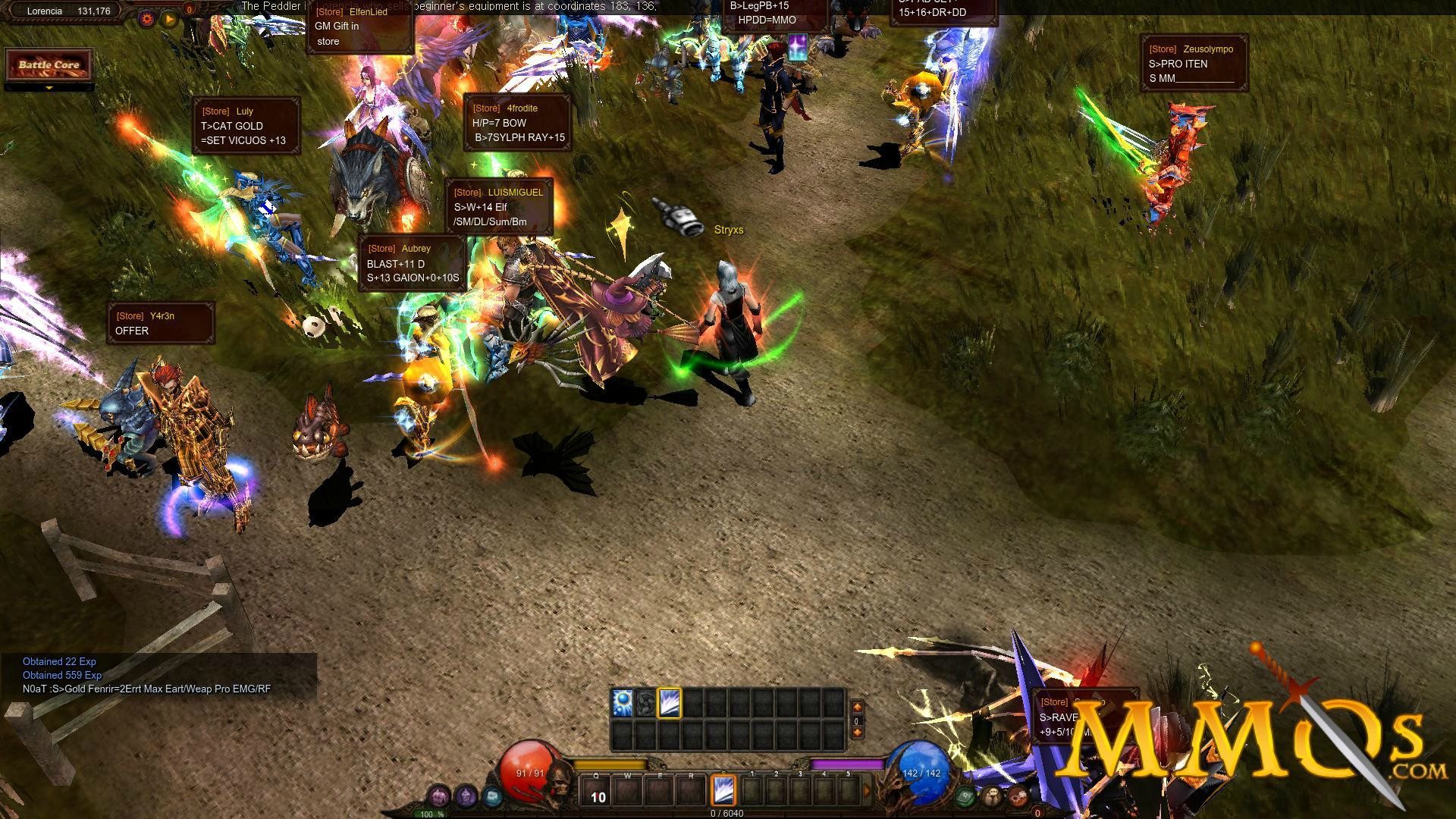1456x819 pixels.
Task: Choose the highlighted white slash skill in the skill list
Action: pyautogui.click(x=670, y=704)
